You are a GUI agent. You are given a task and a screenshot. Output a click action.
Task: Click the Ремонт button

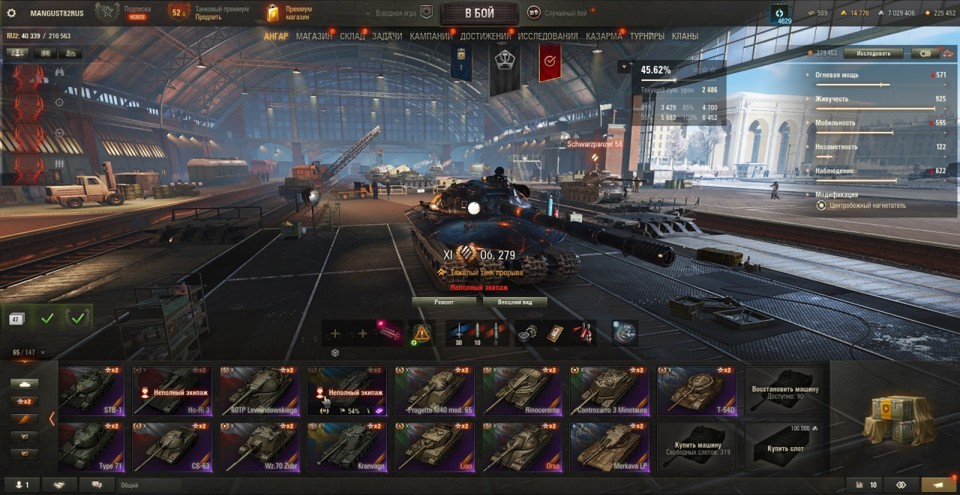(445, 300)
